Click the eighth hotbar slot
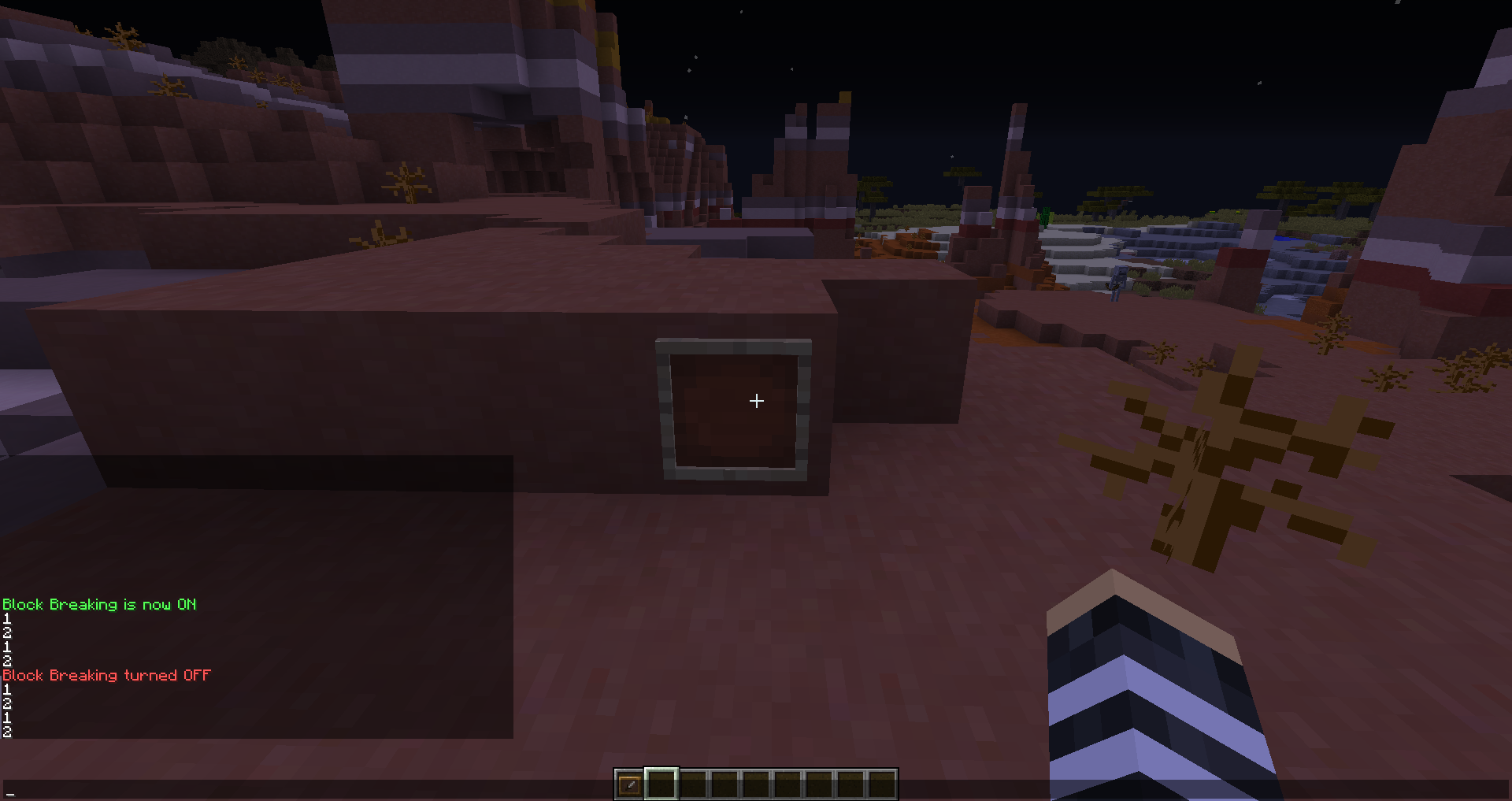The height and width of the screenshot is (801, 1512). (x=850, y=784)
